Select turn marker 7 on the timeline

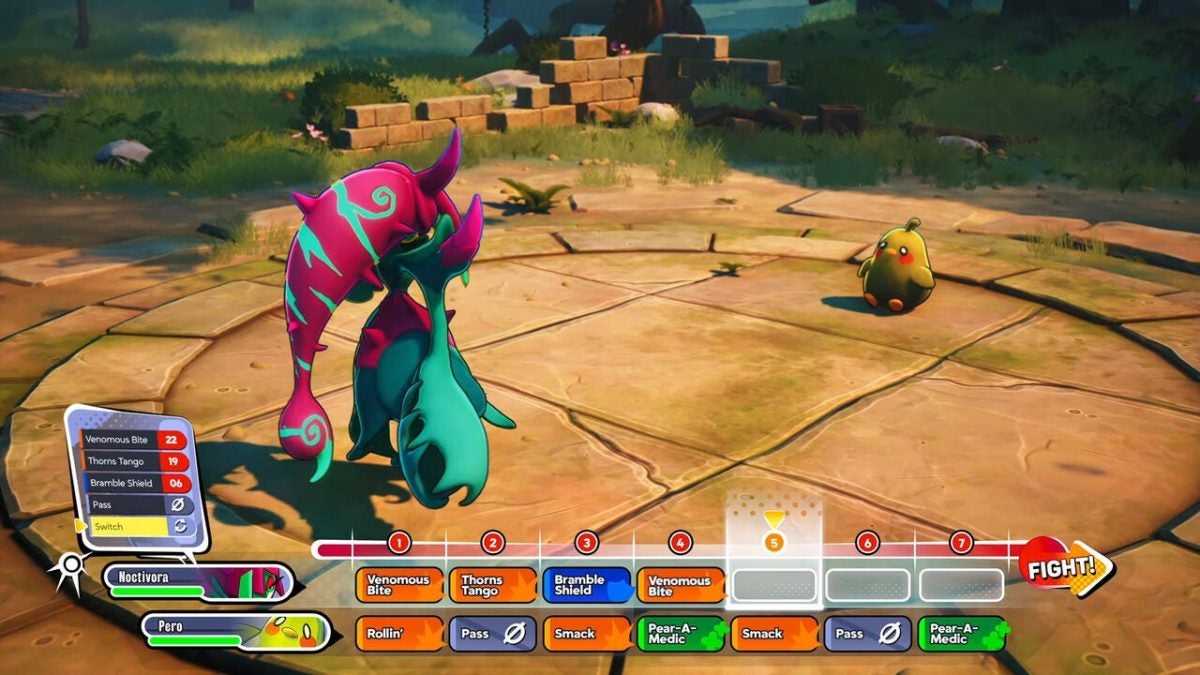[961, 543]
